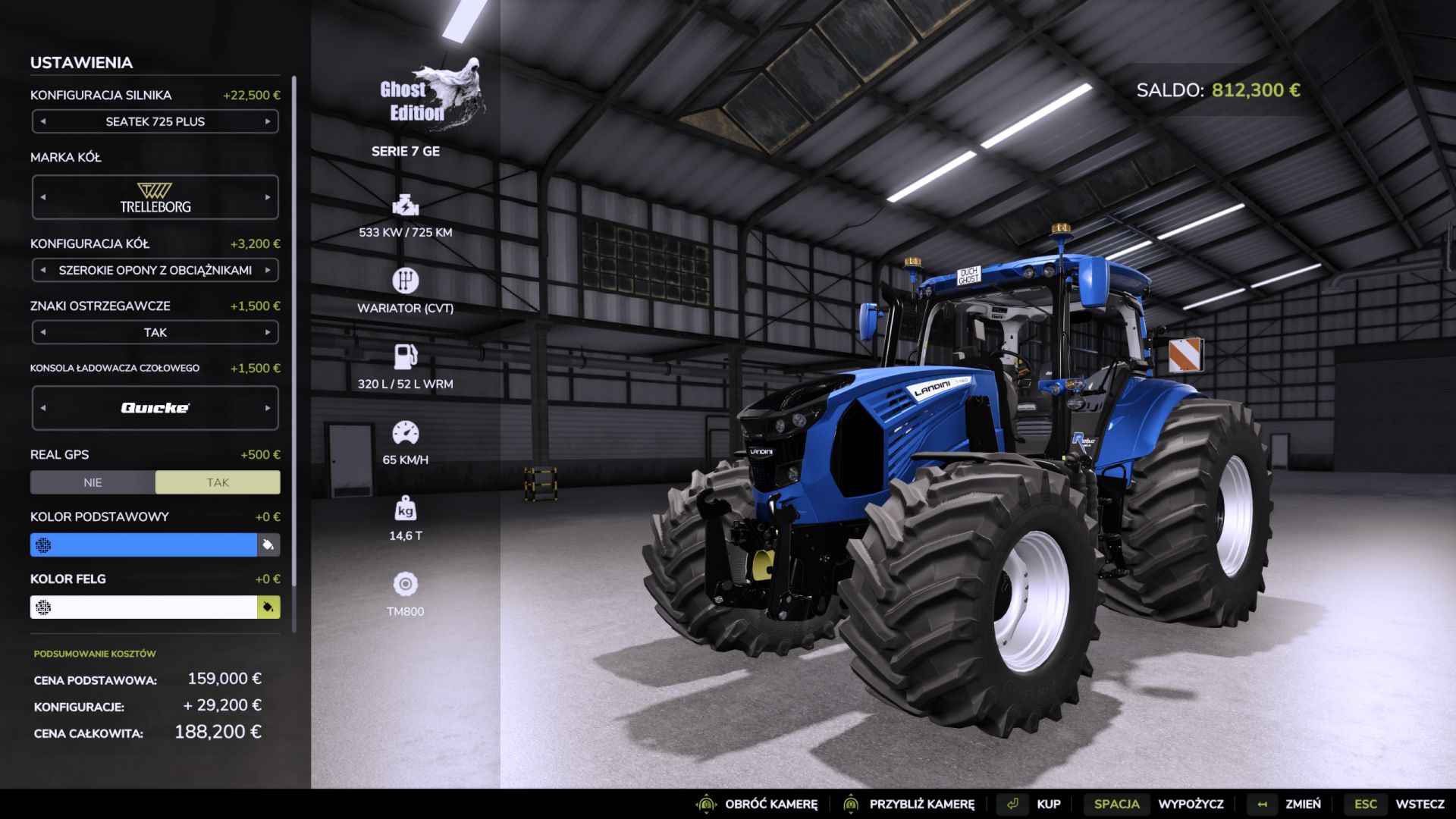The height and width of the screenshot is (819, 1456).
Task: Click WYPOŻYCZ to lease the tractor
Action: click(1193, 803)
